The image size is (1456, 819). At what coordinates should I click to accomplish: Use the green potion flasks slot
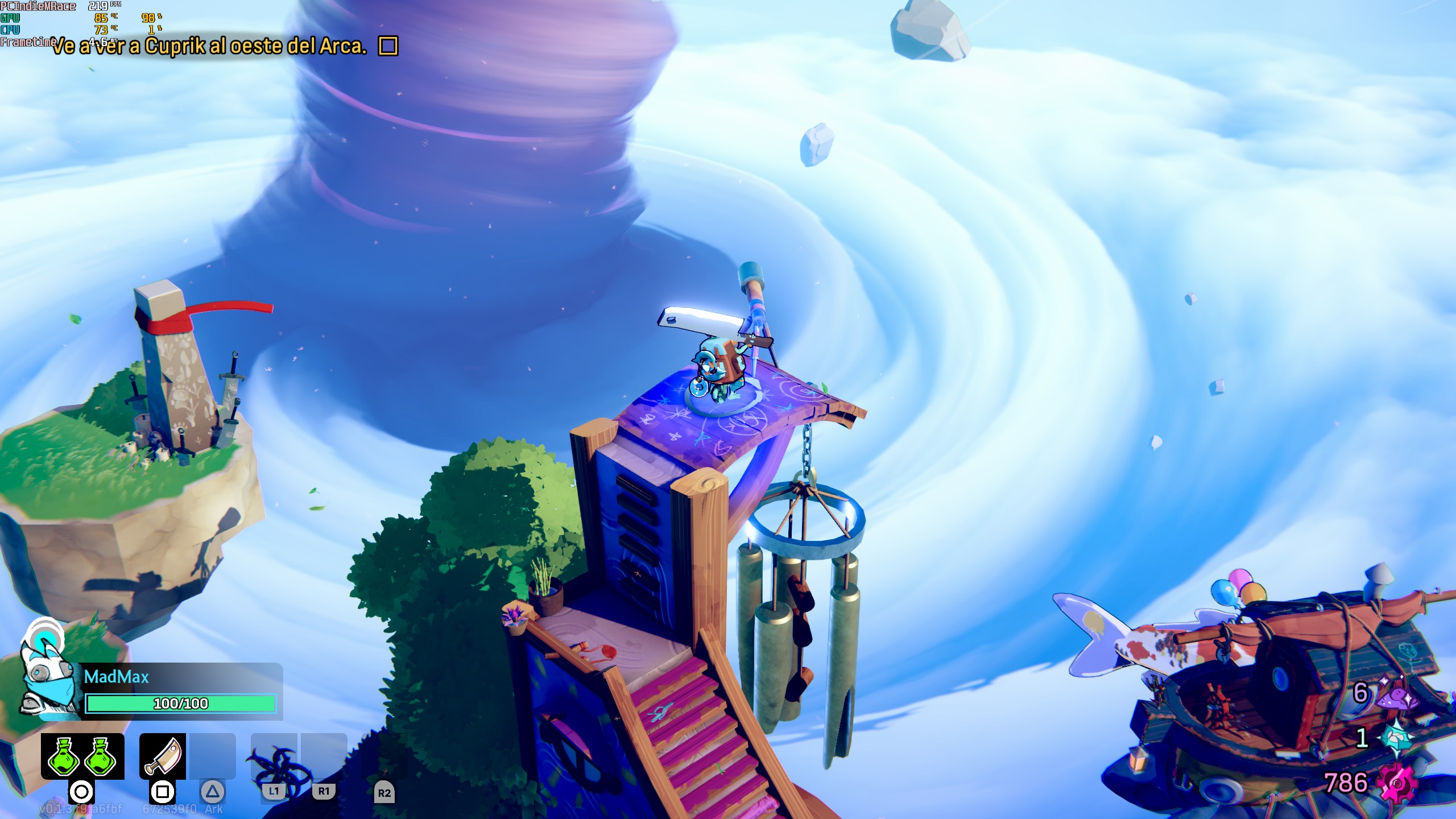coord(82,756)
